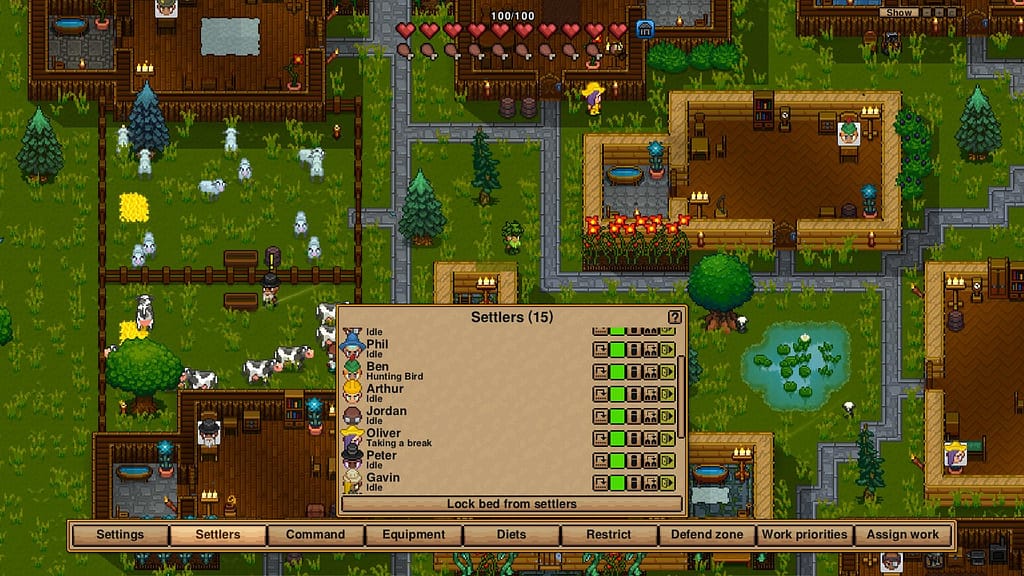
Task: Open the Command menu
Action: (316, 534)
